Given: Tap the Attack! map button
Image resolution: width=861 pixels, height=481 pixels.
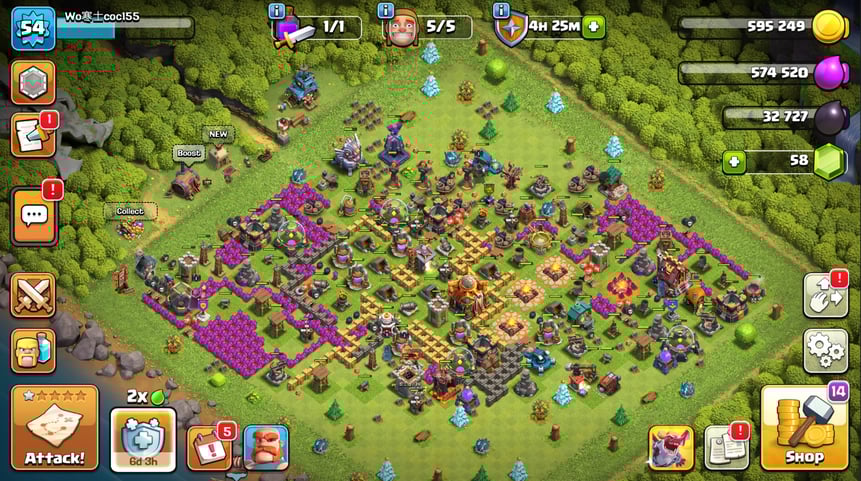Looking at the screenshot, I should [54, 427].
